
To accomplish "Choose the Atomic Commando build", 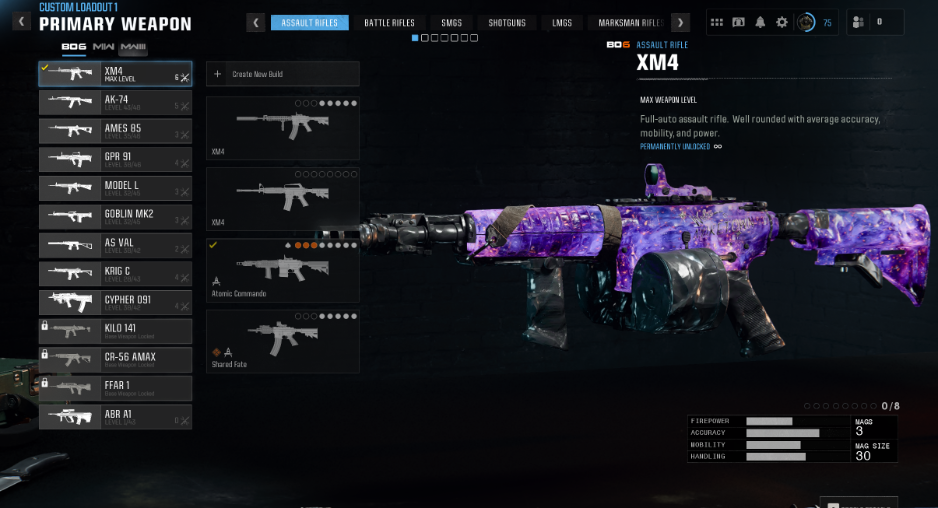I will tap(282, 270).
